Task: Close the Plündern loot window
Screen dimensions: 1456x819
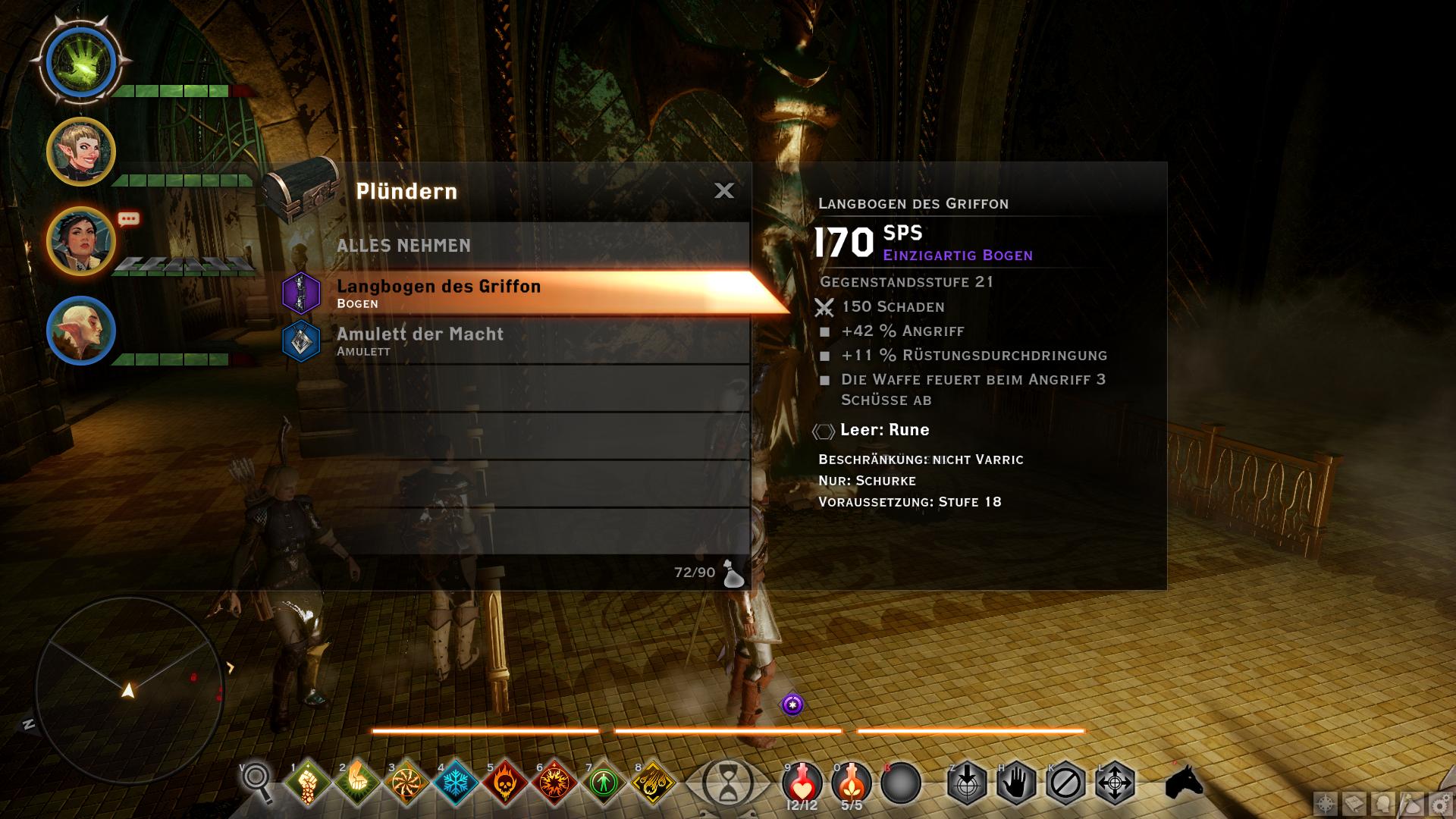Action: pyautogui.click(x=724, y=190)
